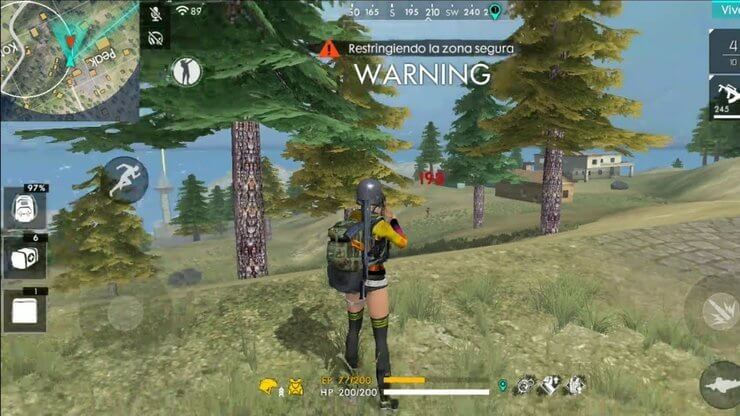Select the weapon slot with 245 ammo

[x=724, y=98]
